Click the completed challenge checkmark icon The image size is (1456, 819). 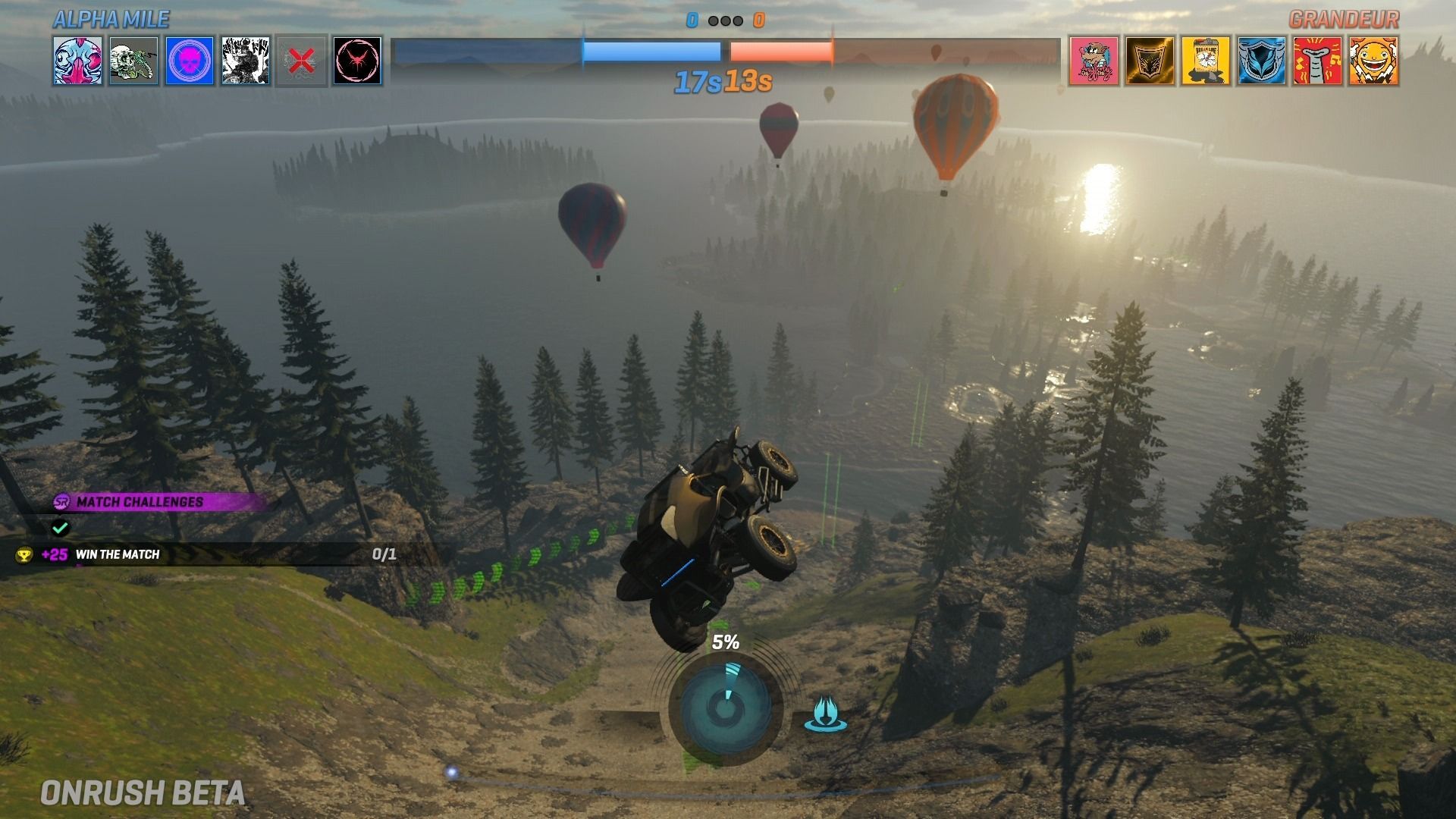(60, 527)
